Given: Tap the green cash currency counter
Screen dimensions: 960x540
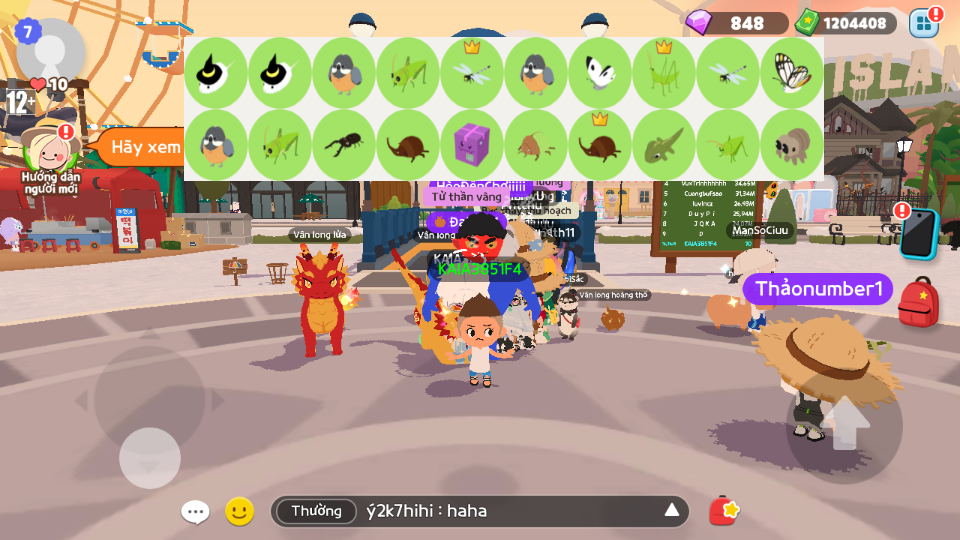Looking at the screenshot, I should point(845,23).
